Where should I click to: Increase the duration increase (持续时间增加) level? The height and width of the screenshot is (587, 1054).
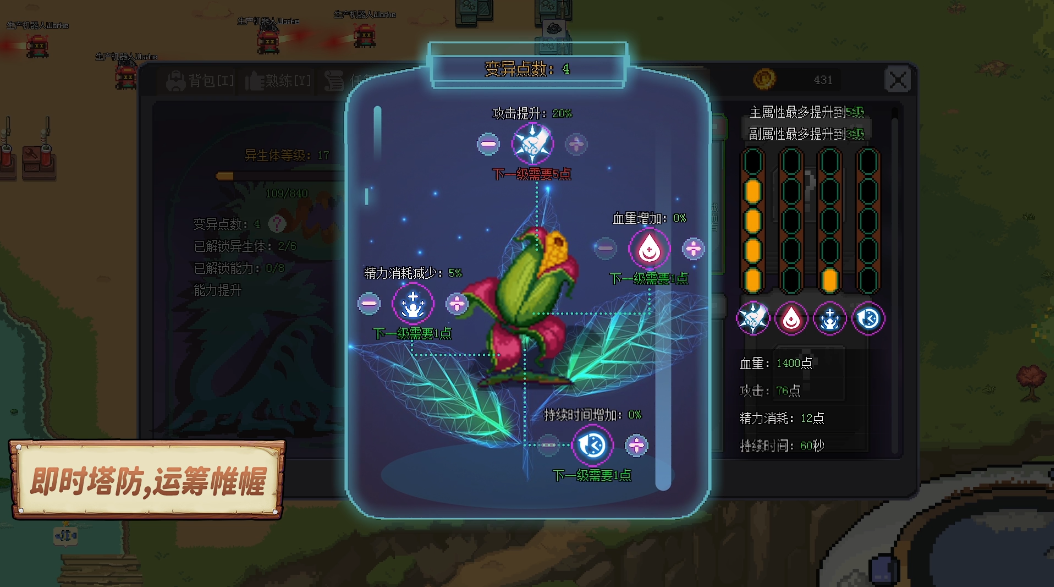click(x=636, y=445)
